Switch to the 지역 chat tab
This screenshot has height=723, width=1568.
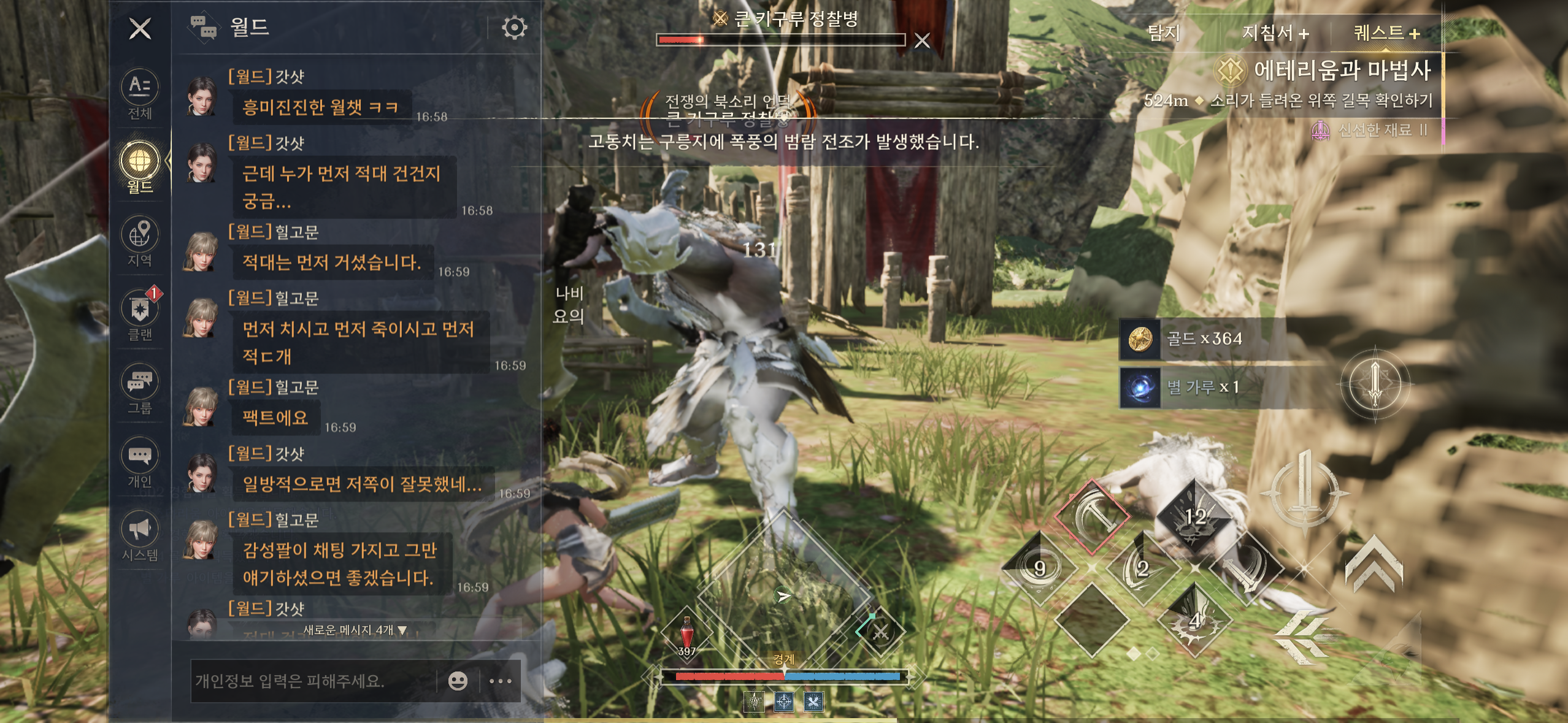click(140, 241)
